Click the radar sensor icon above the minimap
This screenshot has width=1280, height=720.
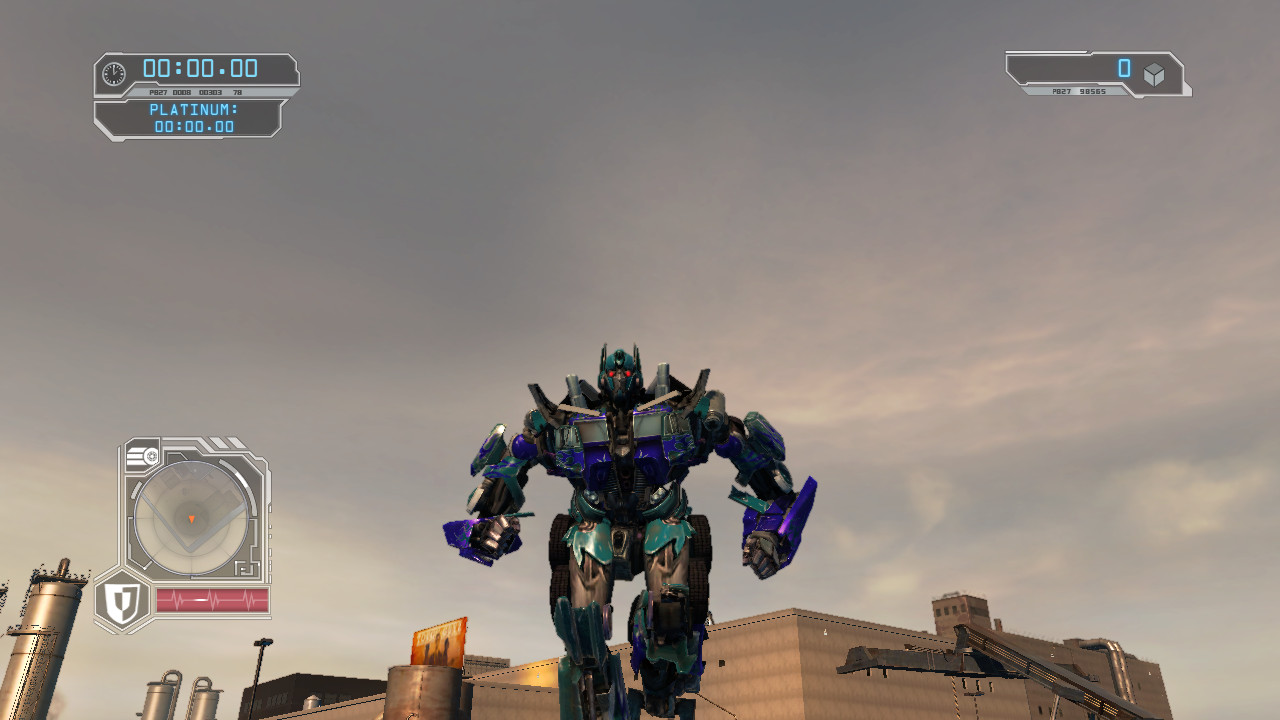146,453
